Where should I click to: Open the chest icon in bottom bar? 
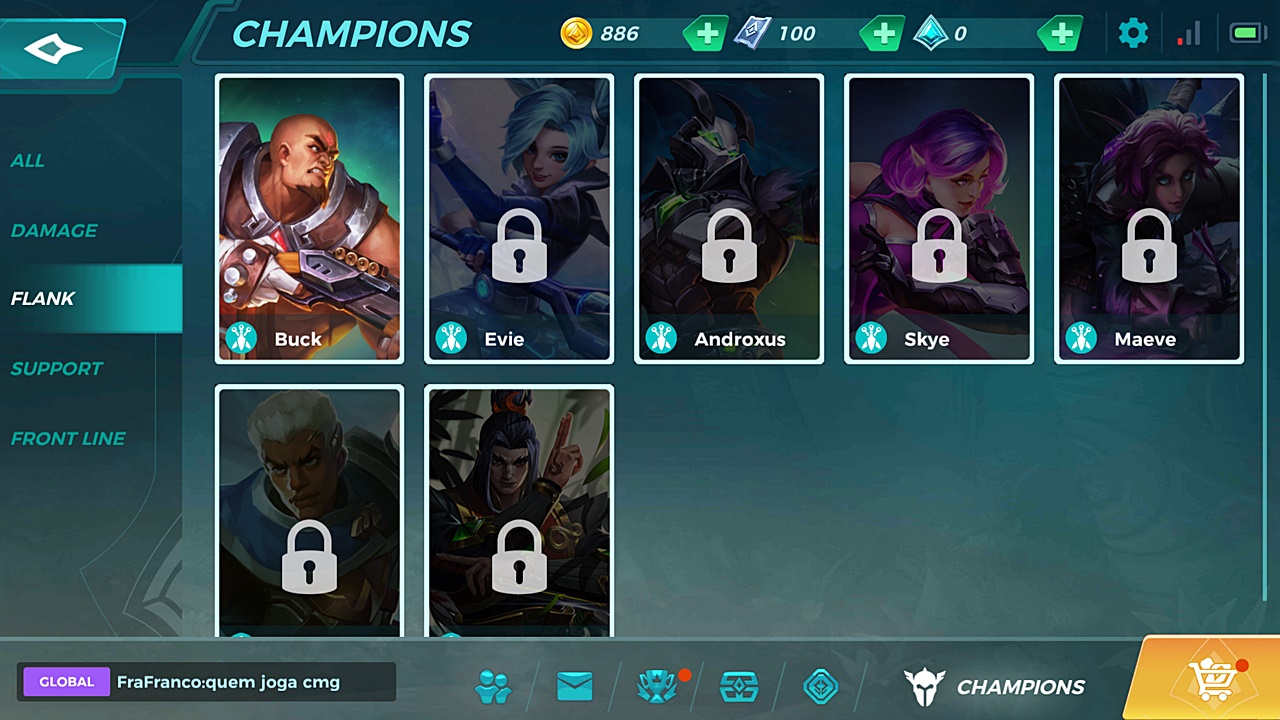coord(739,687)
